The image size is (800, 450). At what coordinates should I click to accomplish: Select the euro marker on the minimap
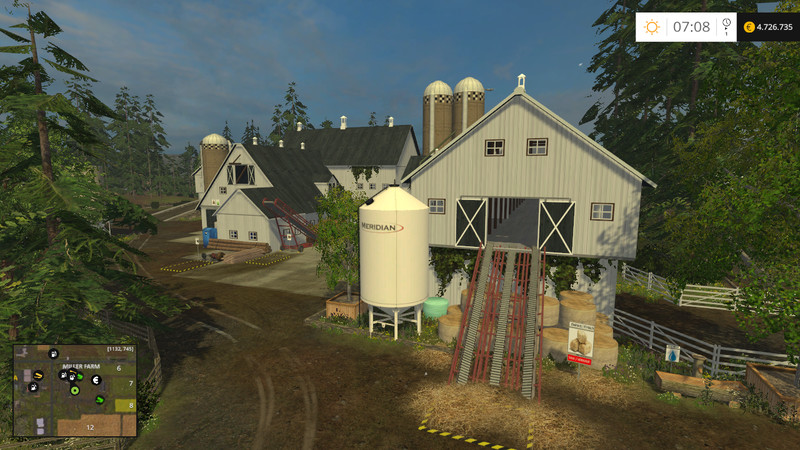point(96,381)
